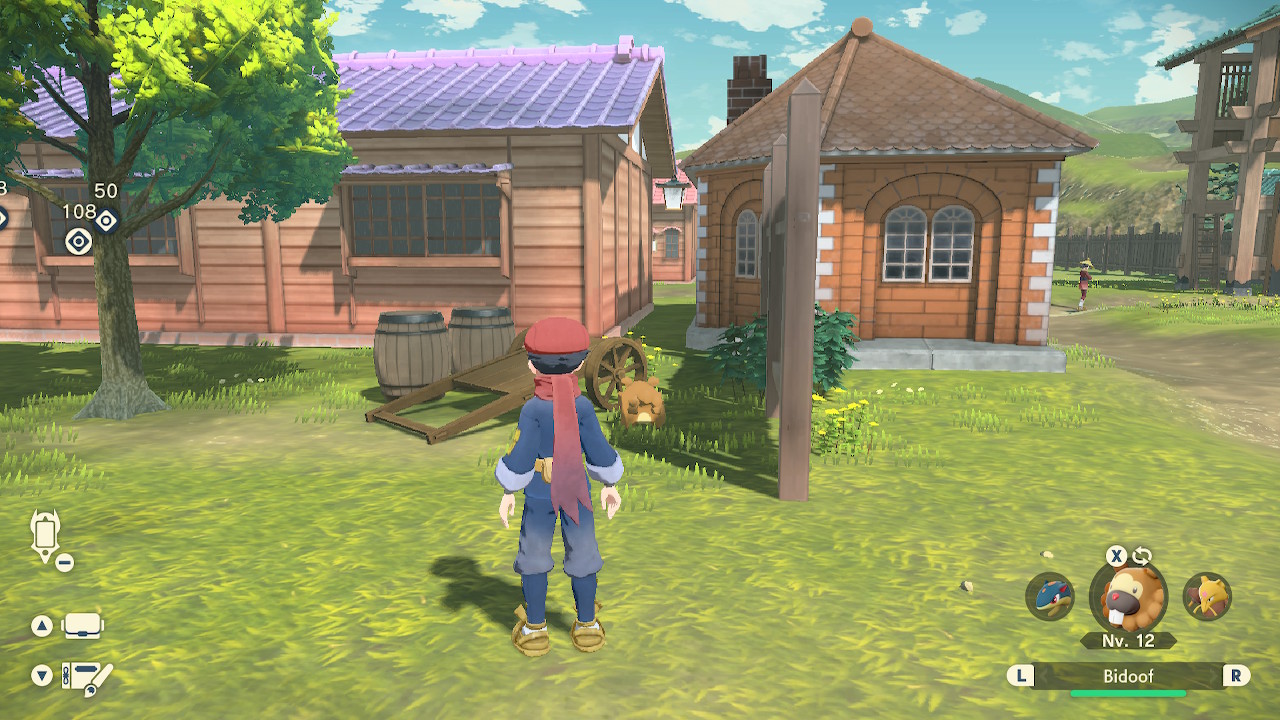Screen dimensions: 1280x720
Task: Click the dark blue objective marker labeled 50
Action: [106, 220]
